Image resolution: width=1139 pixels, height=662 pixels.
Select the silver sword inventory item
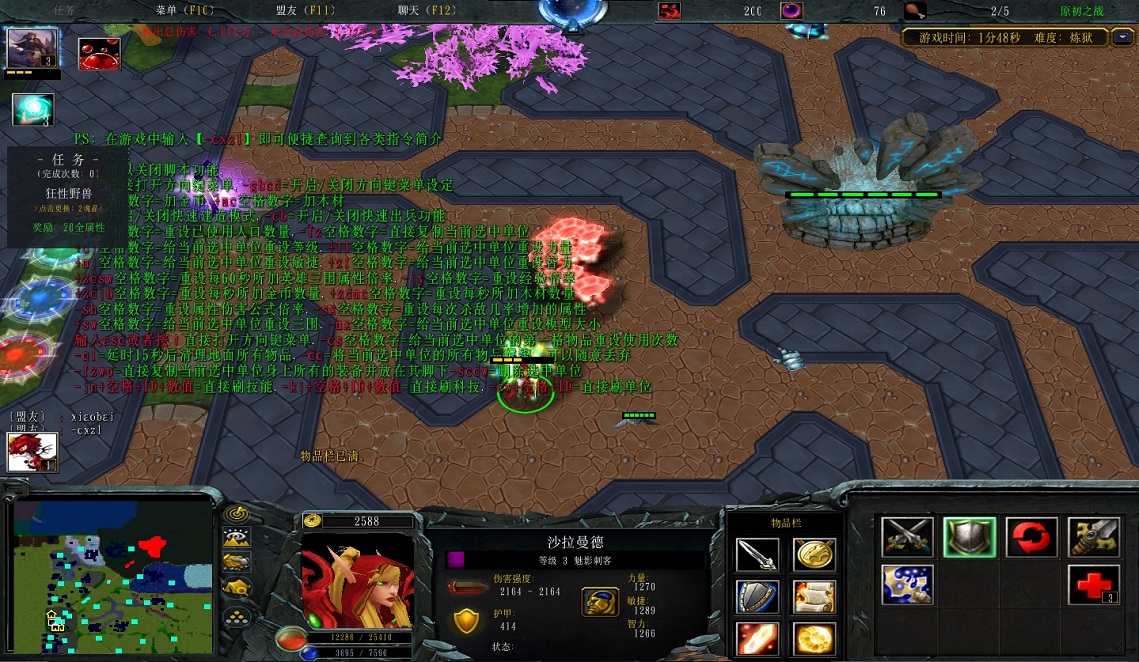click(x=757, y=554)
